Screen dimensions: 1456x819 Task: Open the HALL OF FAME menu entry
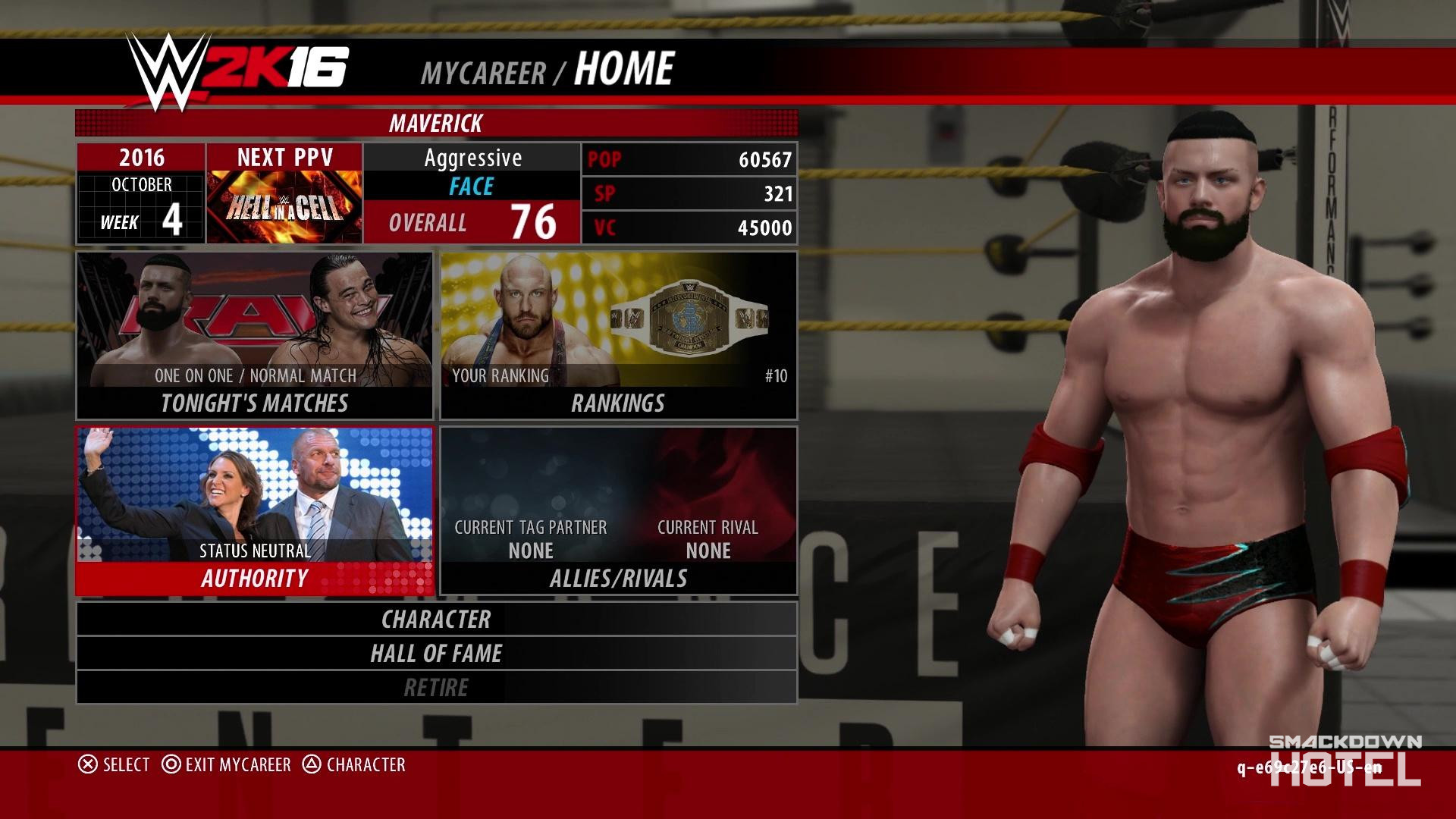[437, 653]
